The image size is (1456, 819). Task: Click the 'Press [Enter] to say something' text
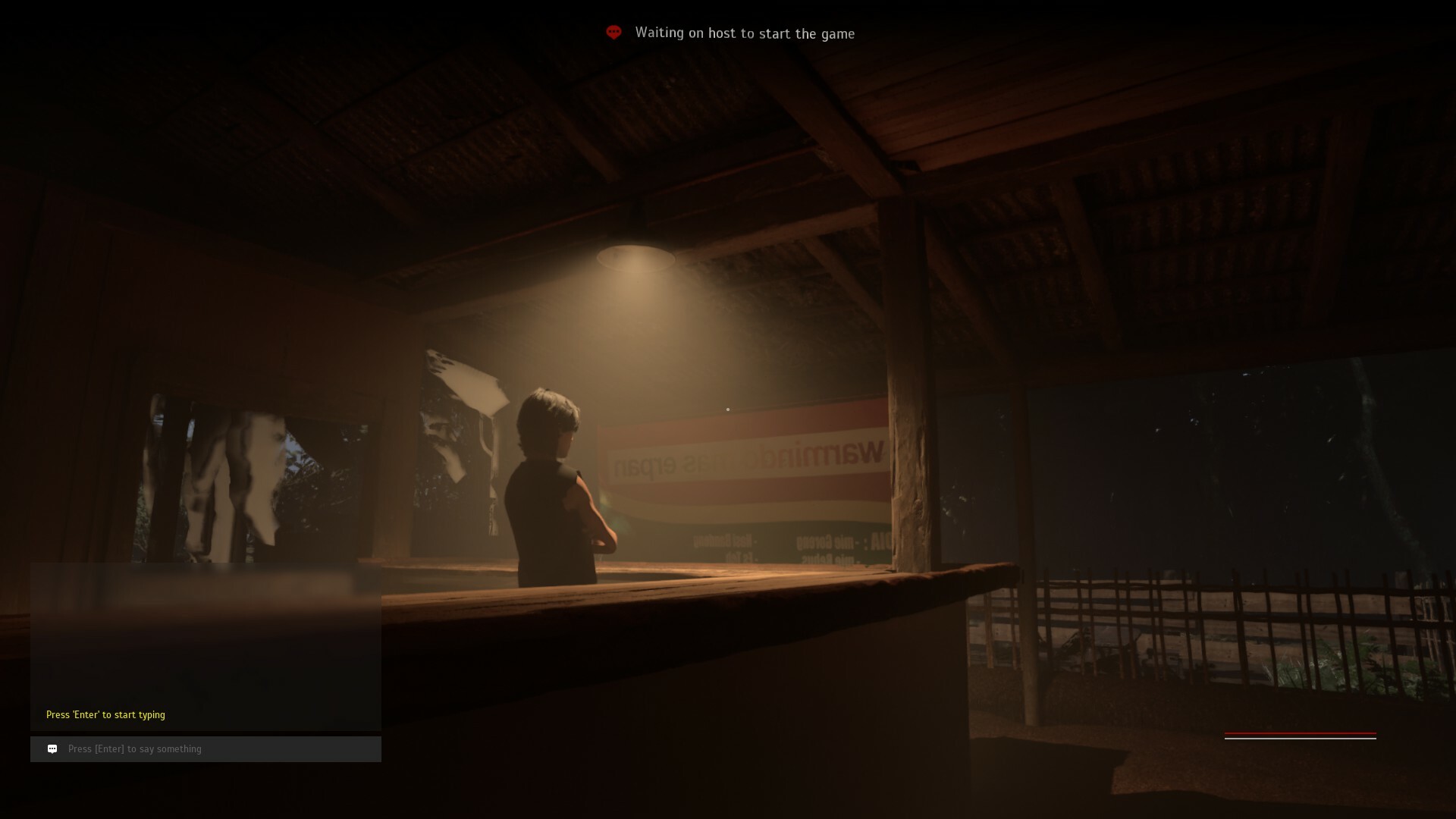(134, 748)
